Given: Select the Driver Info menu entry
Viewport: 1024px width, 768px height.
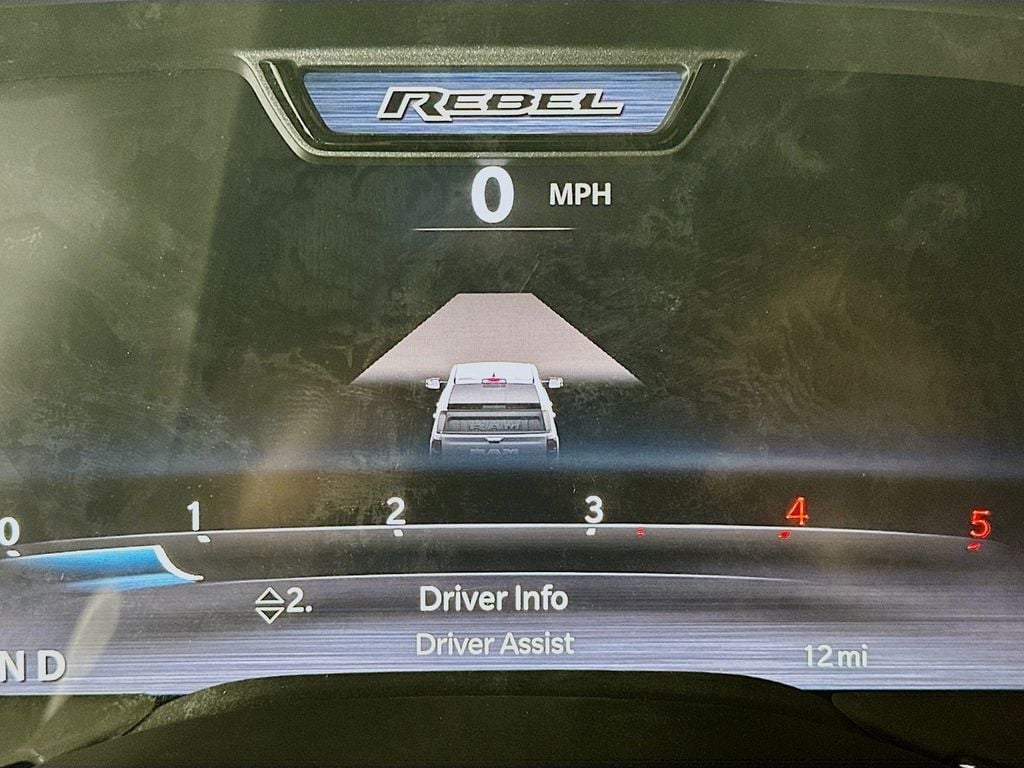Looking at the screenshot, I should click(x=493, y=598).
